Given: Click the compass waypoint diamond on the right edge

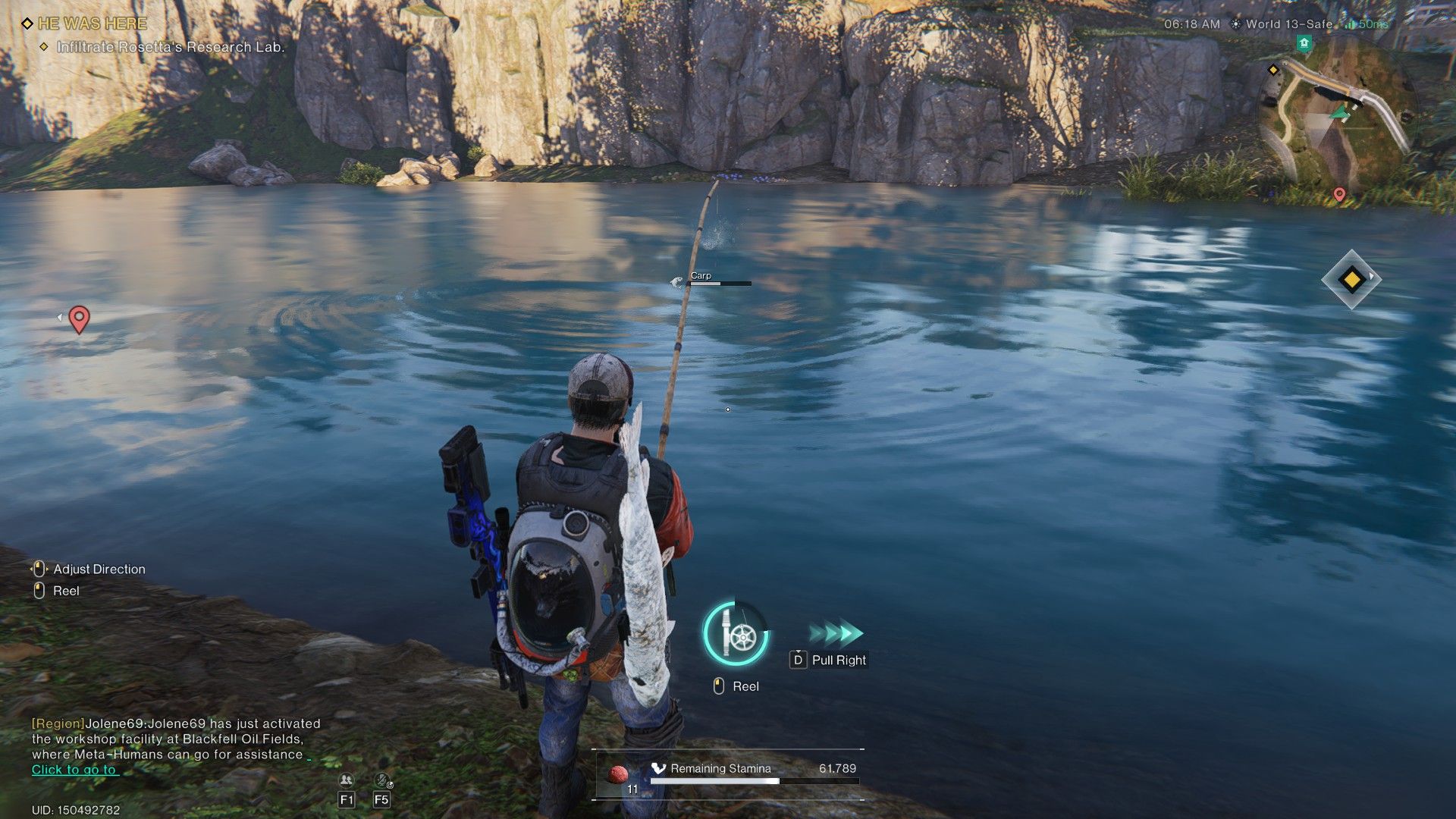Looking at the screenshot, I should coord(1351,281).
